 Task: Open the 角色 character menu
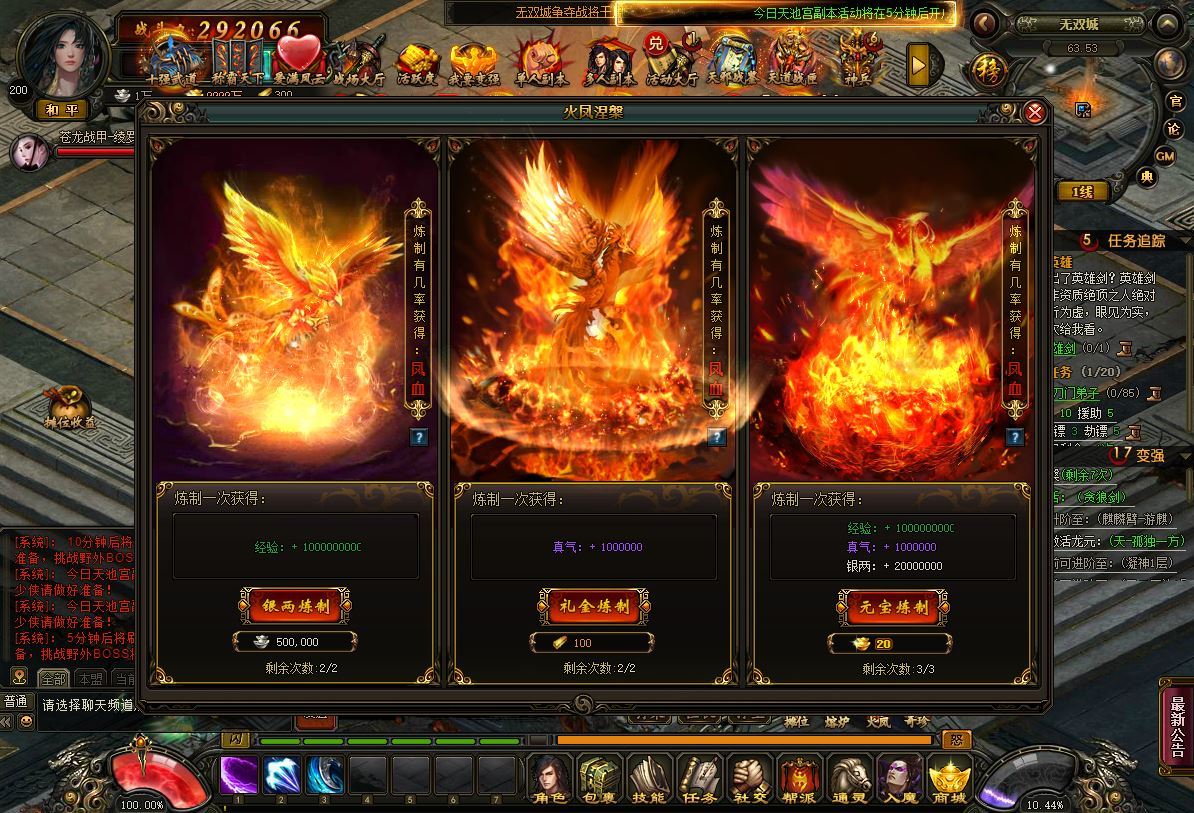click(x=549, y=778)
